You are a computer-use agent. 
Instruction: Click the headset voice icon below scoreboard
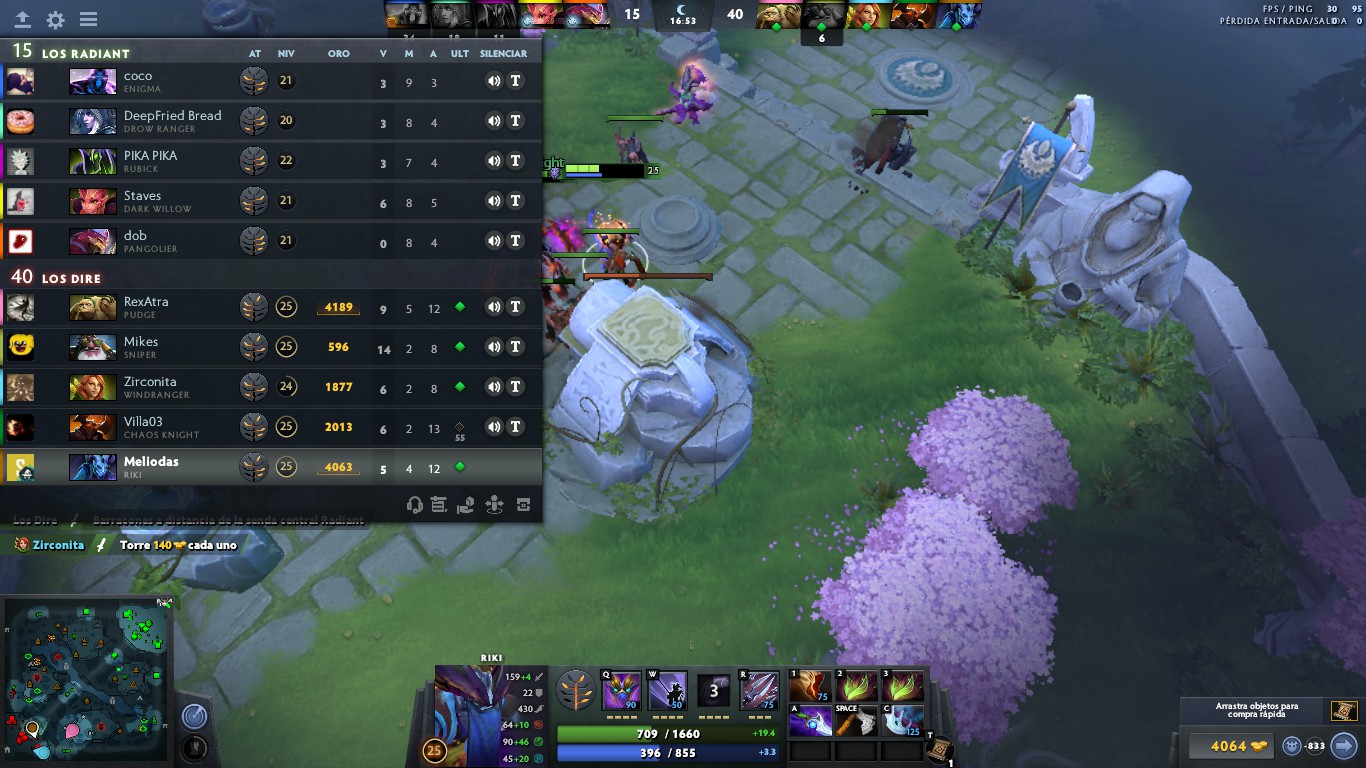pos(415,506)
